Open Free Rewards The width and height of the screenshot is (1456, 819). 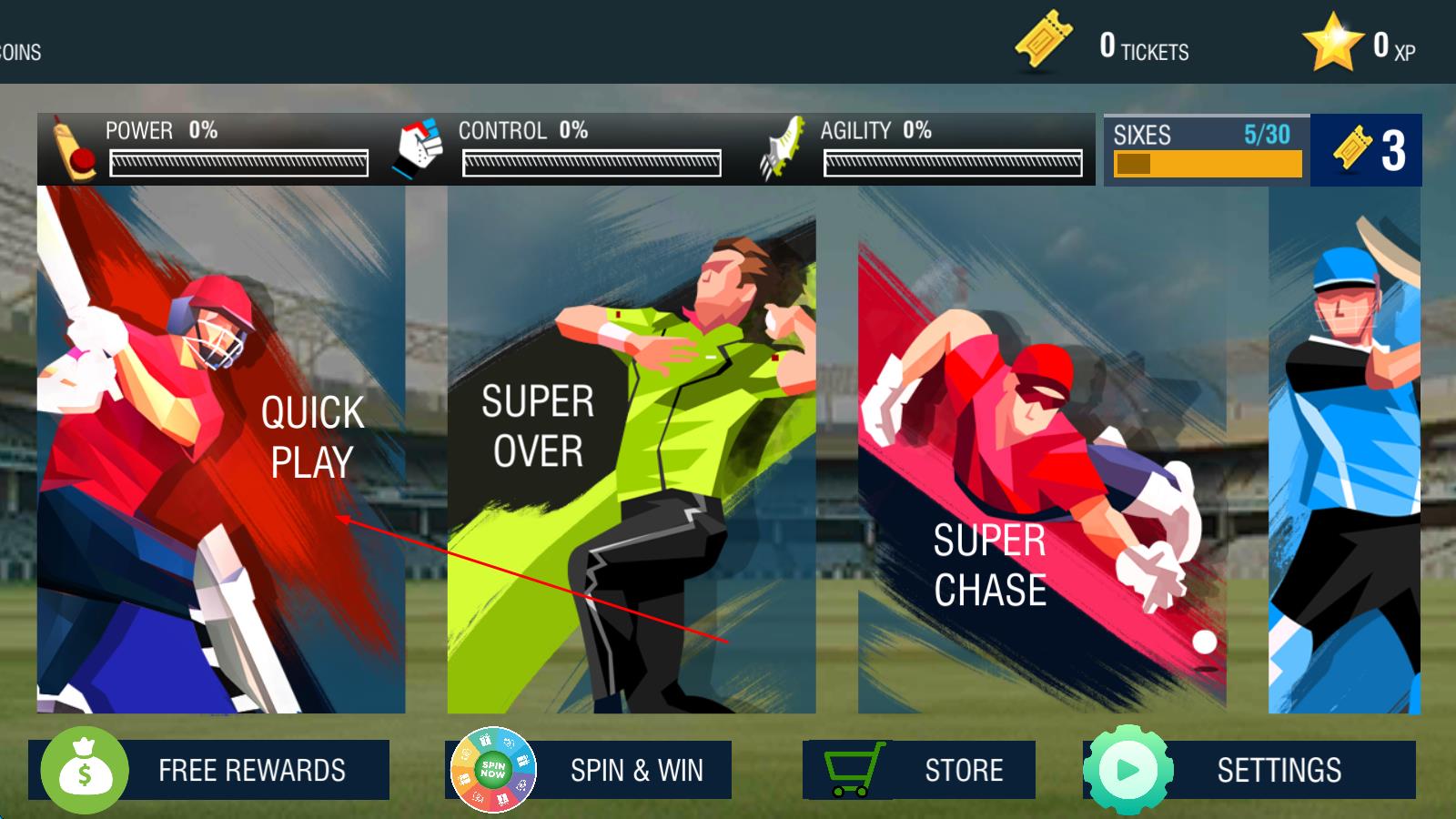pyautogui.click(x=209, y=770)
